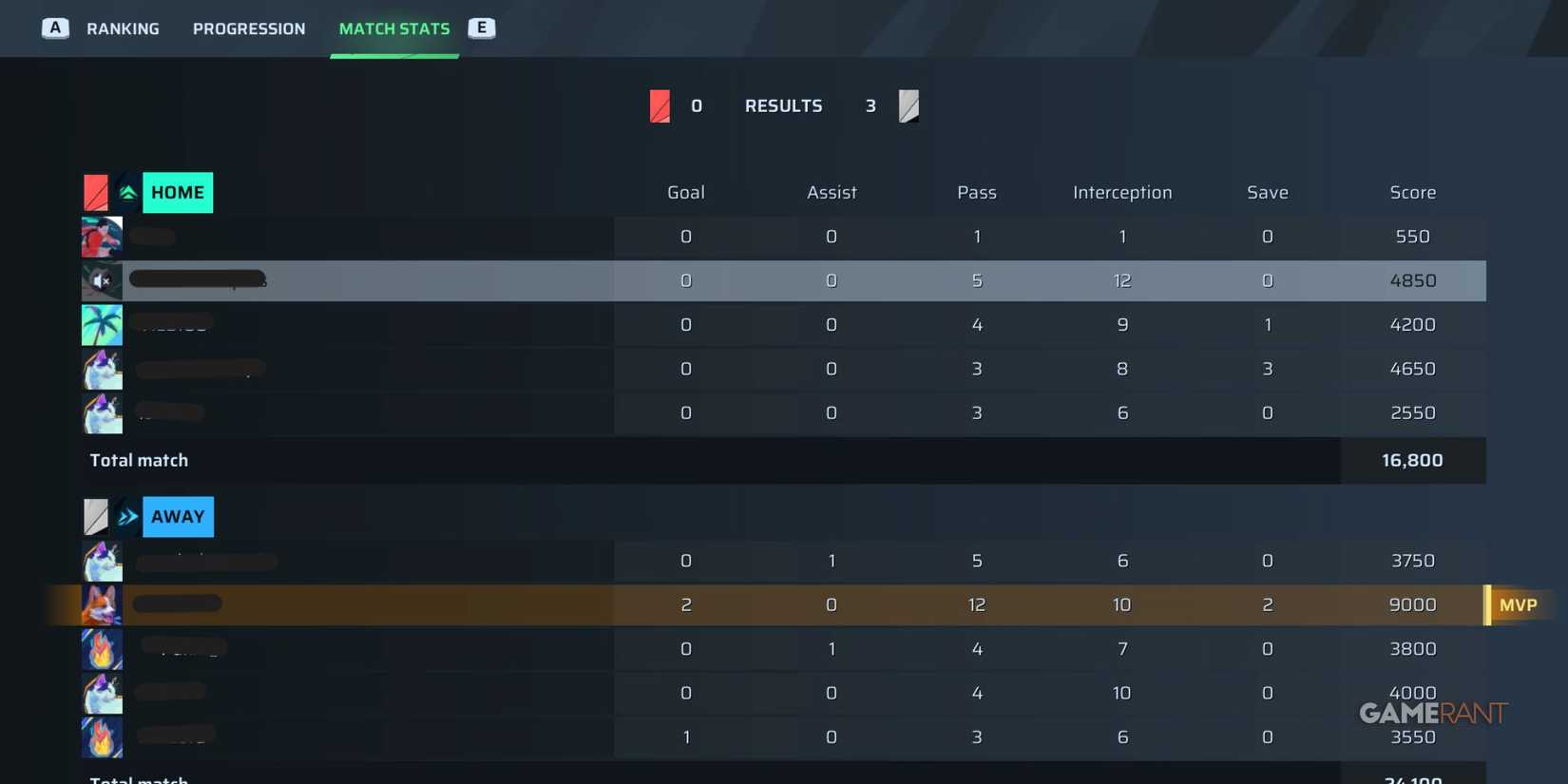Click the fox avatar of the MVP player
Screen dimensions: 1568x784
102,604
